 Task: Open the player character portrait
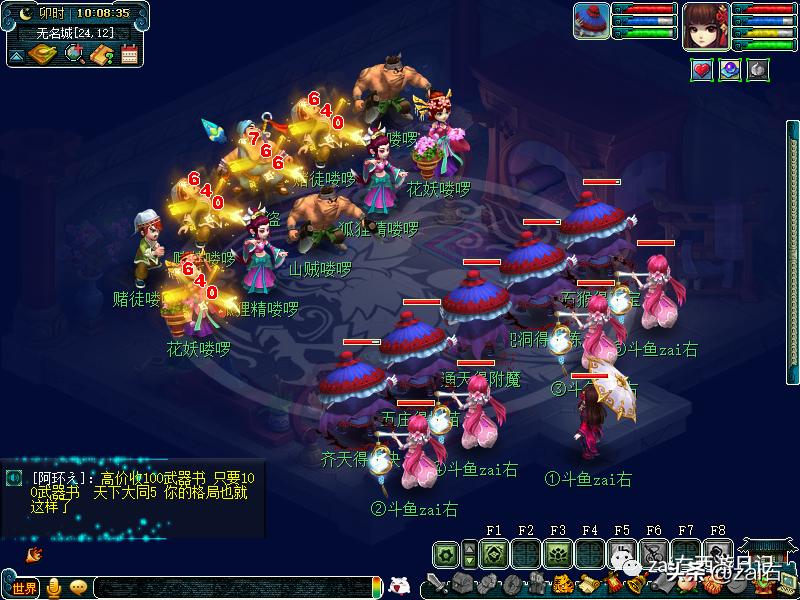[706, 25]
